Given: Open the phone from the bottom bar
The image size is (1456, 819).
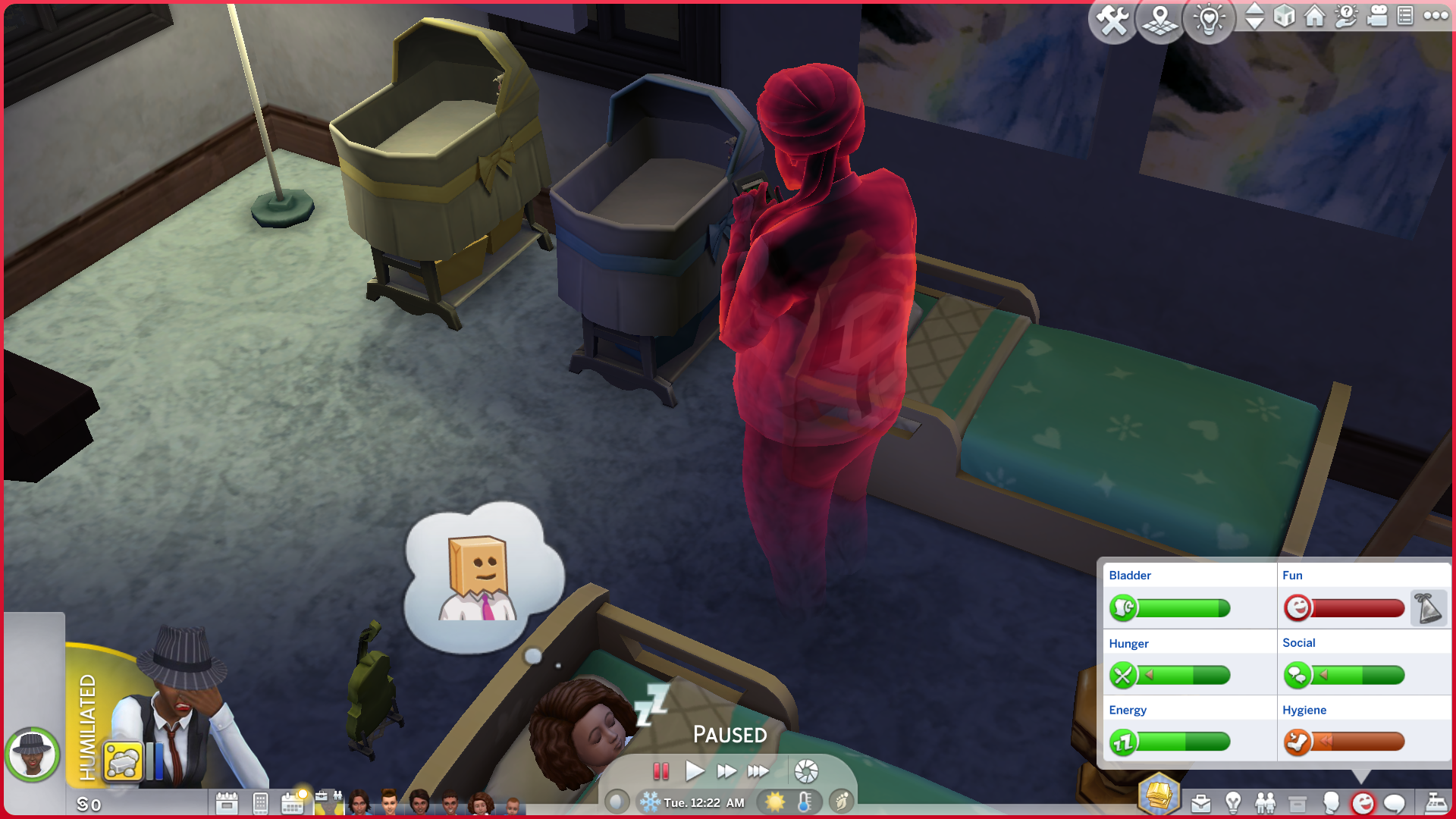Looking at the screenshot, I should coord(260,803).
